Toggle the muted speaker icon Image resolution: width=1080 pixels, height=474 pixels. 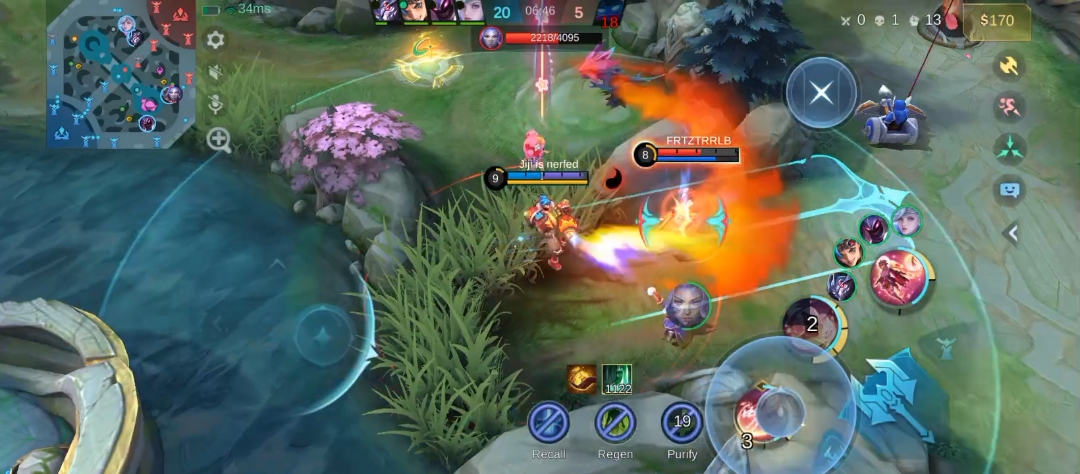(216, 73)
